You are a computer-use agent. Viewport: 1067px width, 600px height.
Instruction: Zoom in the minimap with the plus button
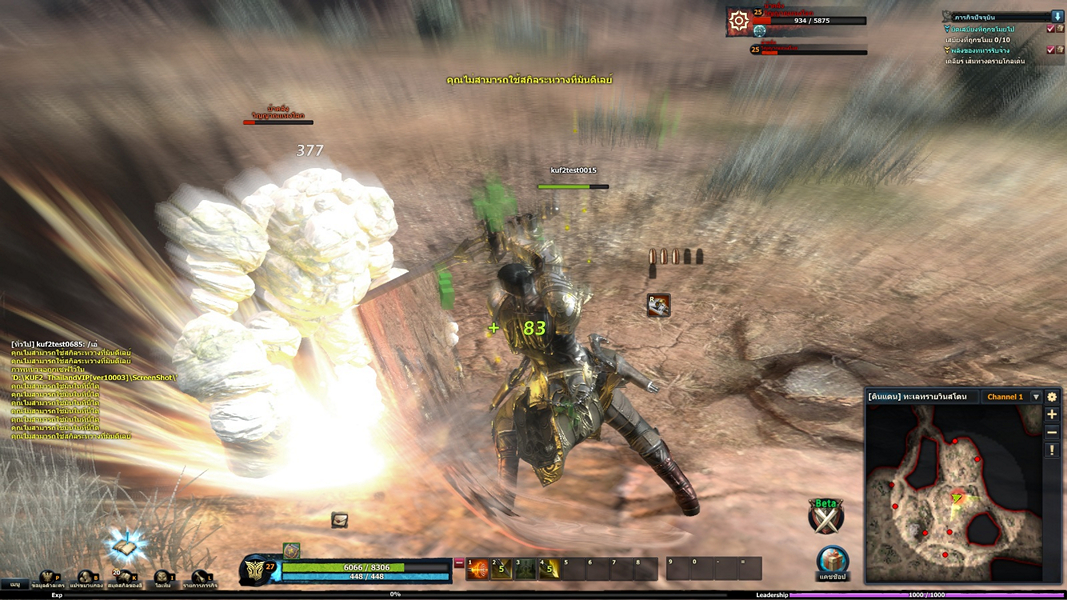point(1052,414)
